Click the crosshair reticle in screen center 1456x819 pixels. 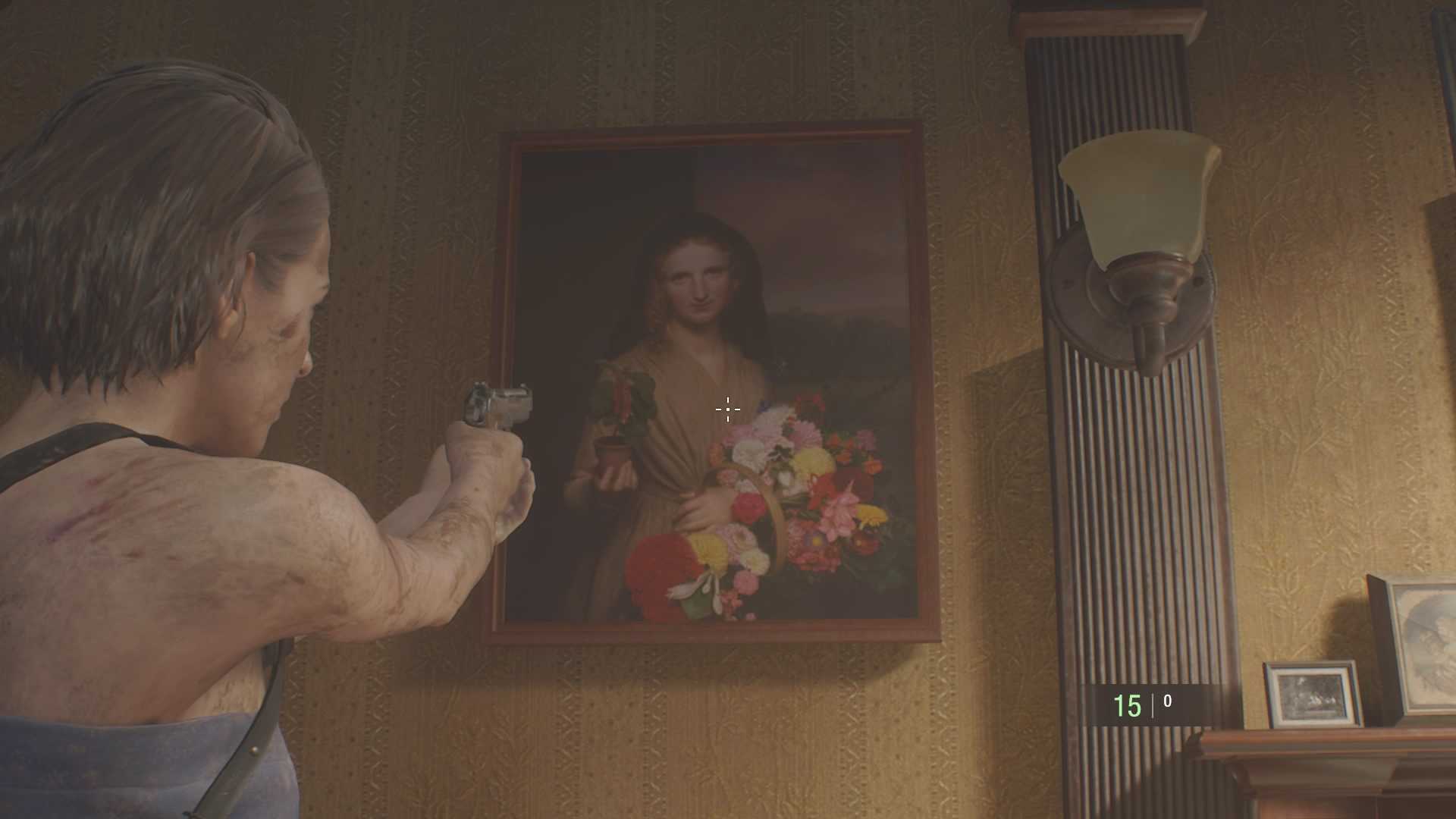click(x=726, y=409)
